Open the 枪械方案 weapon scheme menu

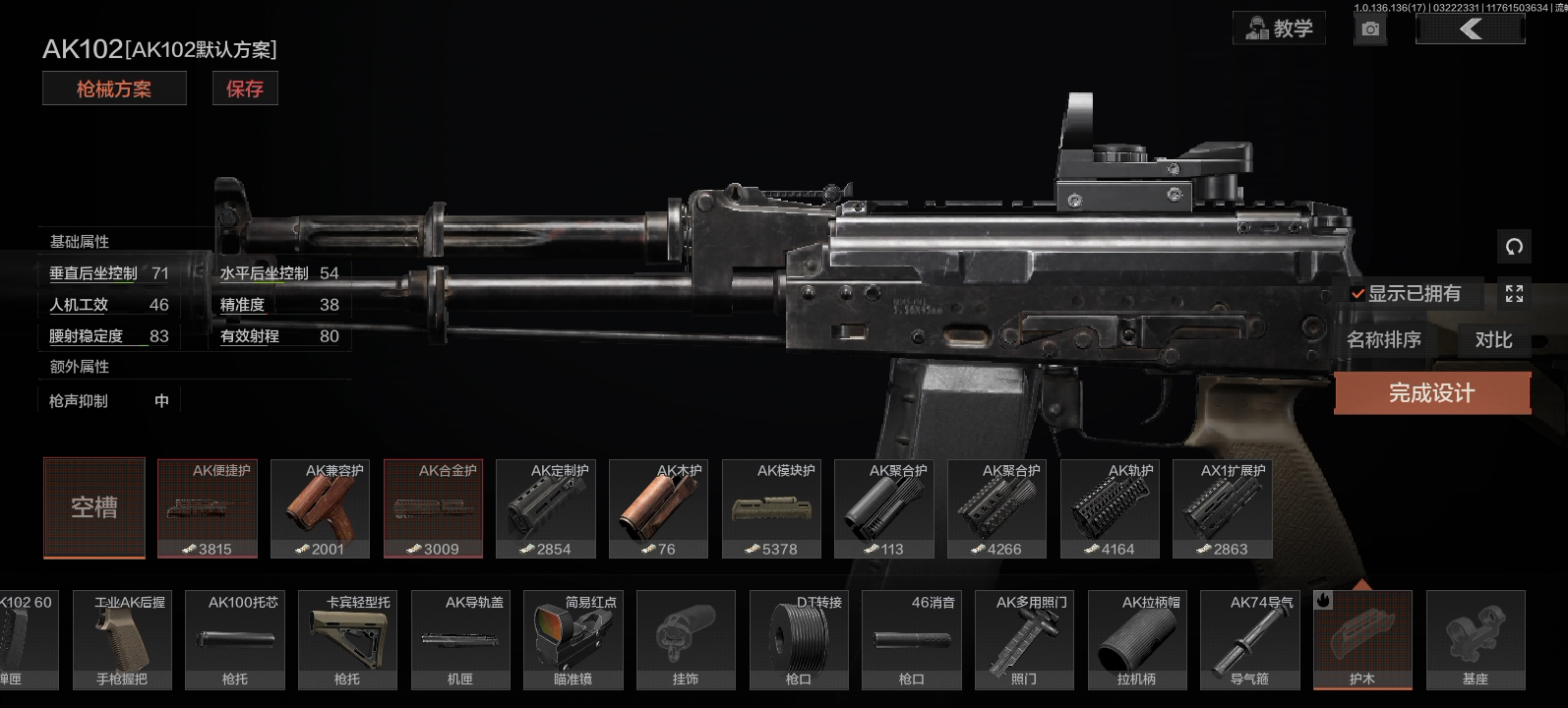tap(114, 89)
